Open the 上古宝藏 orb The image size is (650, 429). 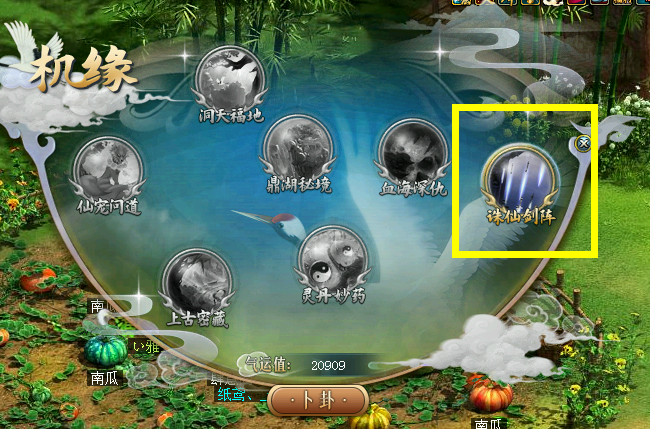click(197, 281)
